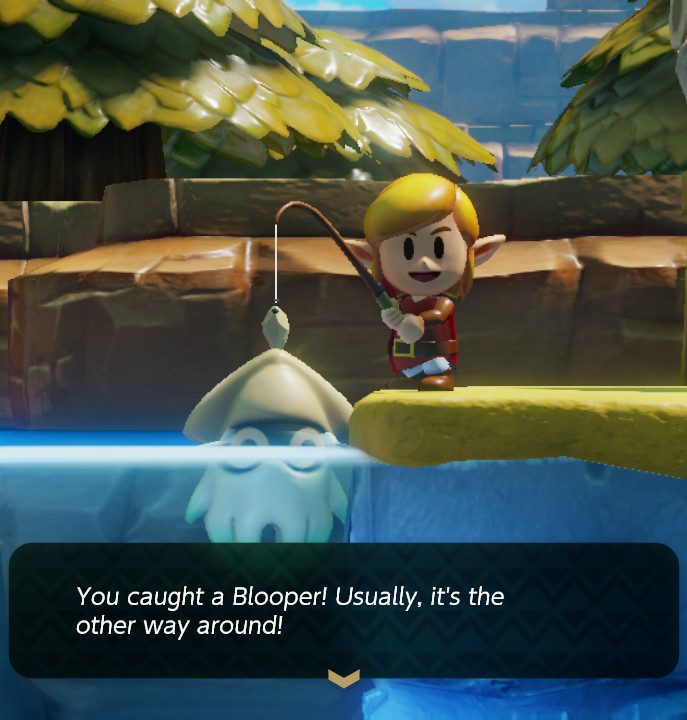The height and width of the screenshot is (720, 687).
Task: Click the Blooper caught dialogue box
Action: click(x=343, y=610)
